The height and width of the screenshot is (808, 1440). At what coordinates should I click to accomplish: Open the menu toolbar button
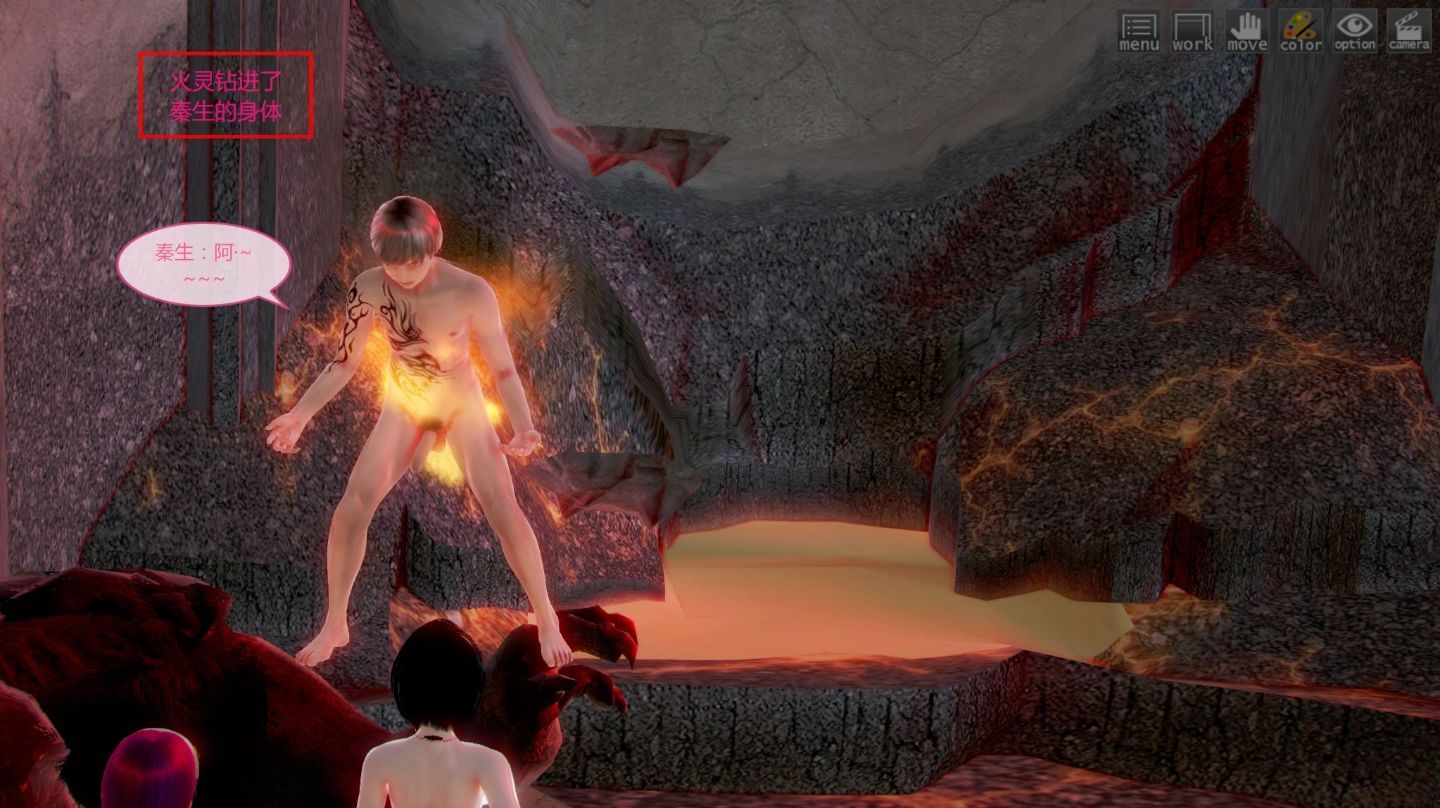pos(1139,30)
